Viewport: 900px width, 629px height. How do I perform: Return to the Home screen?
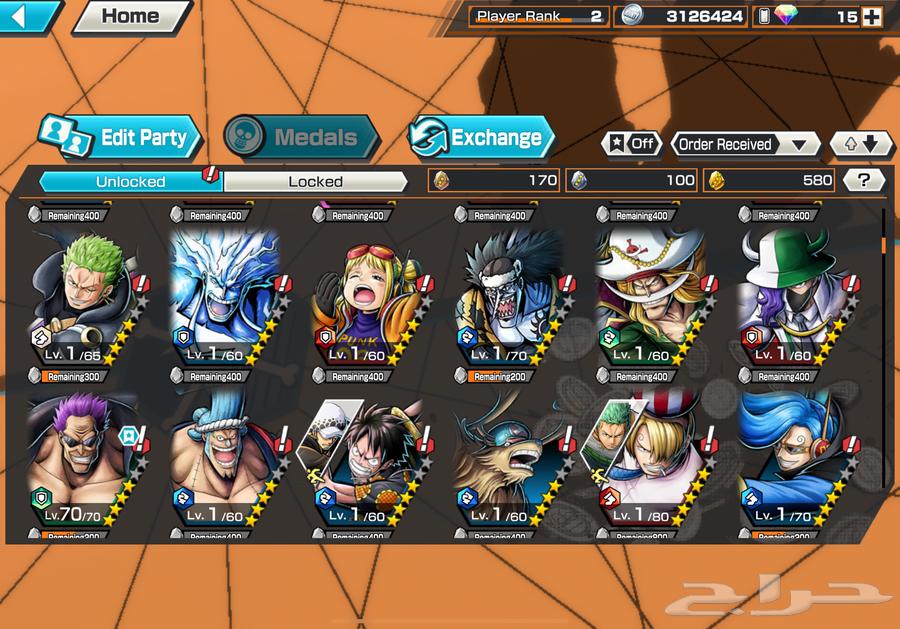[x=131, y=16]
